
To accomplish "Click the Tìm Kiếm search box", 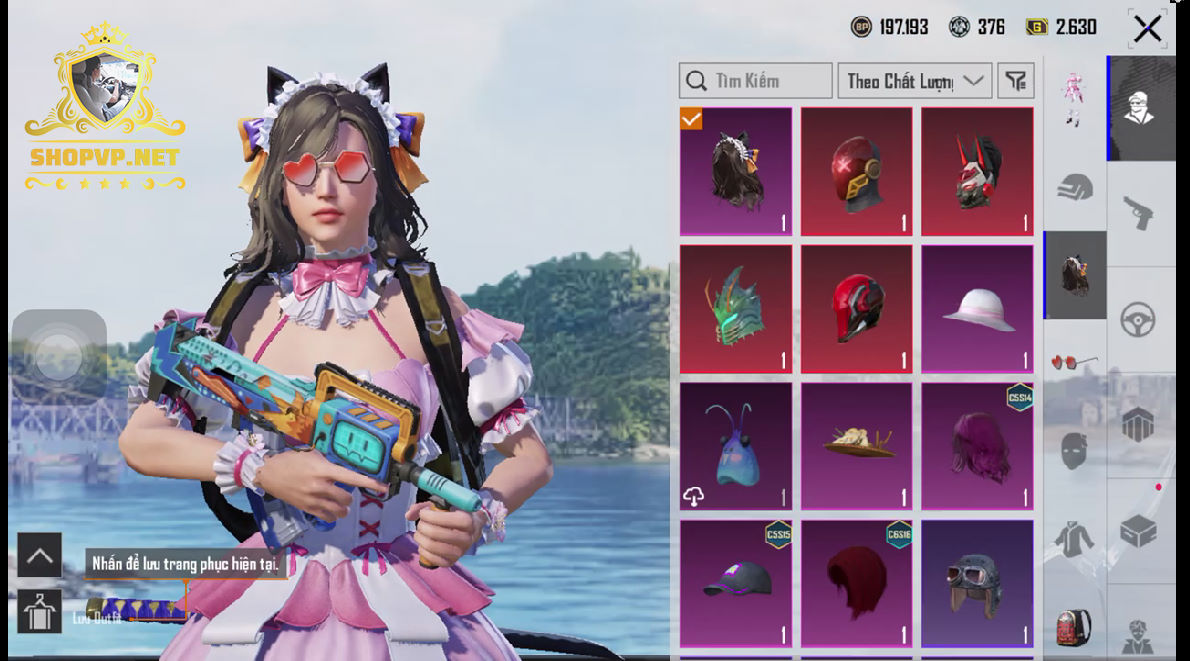I will point(755,81).
